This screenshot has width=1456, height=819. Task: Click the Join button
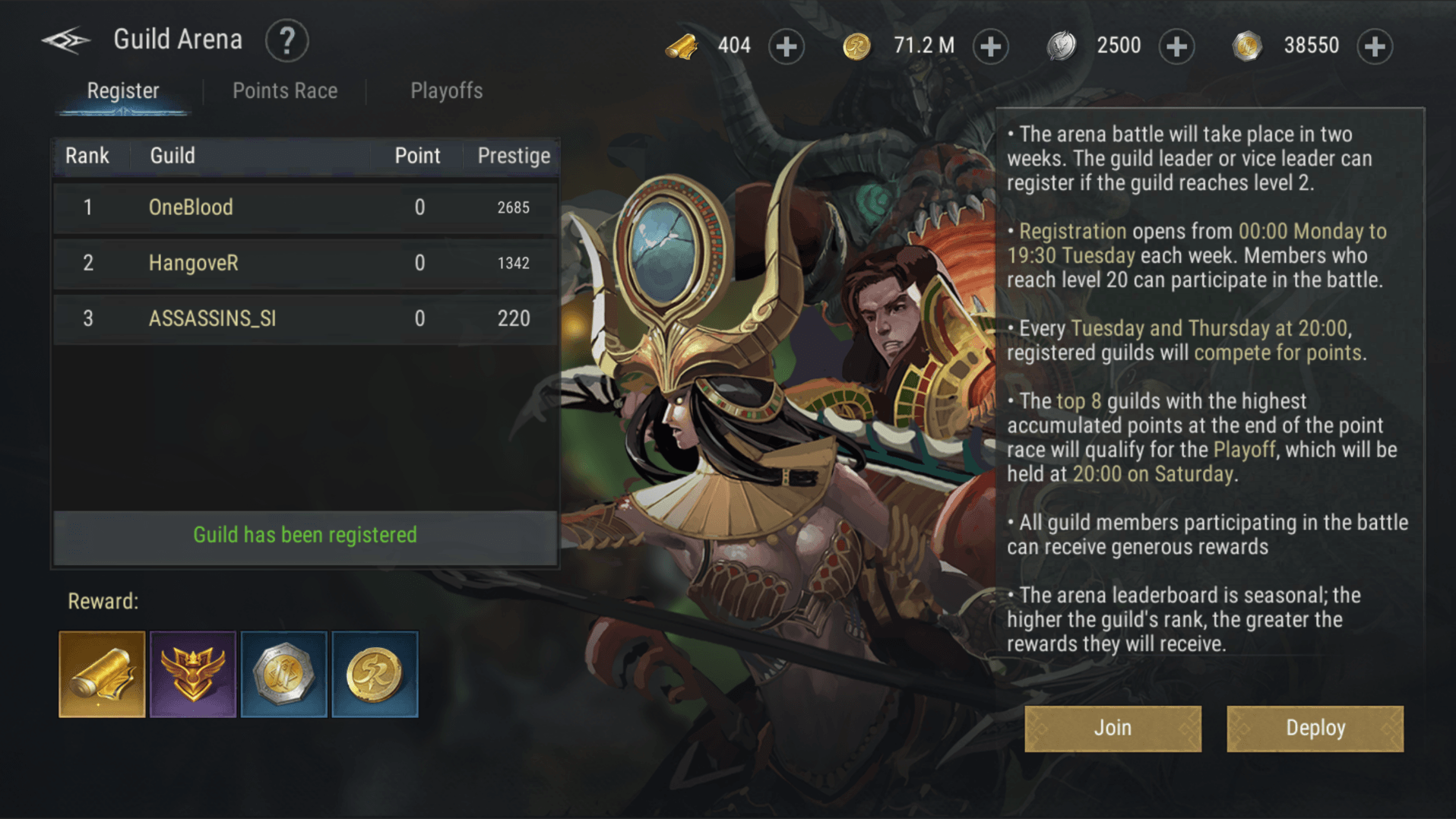click(x=1113, y=729)
